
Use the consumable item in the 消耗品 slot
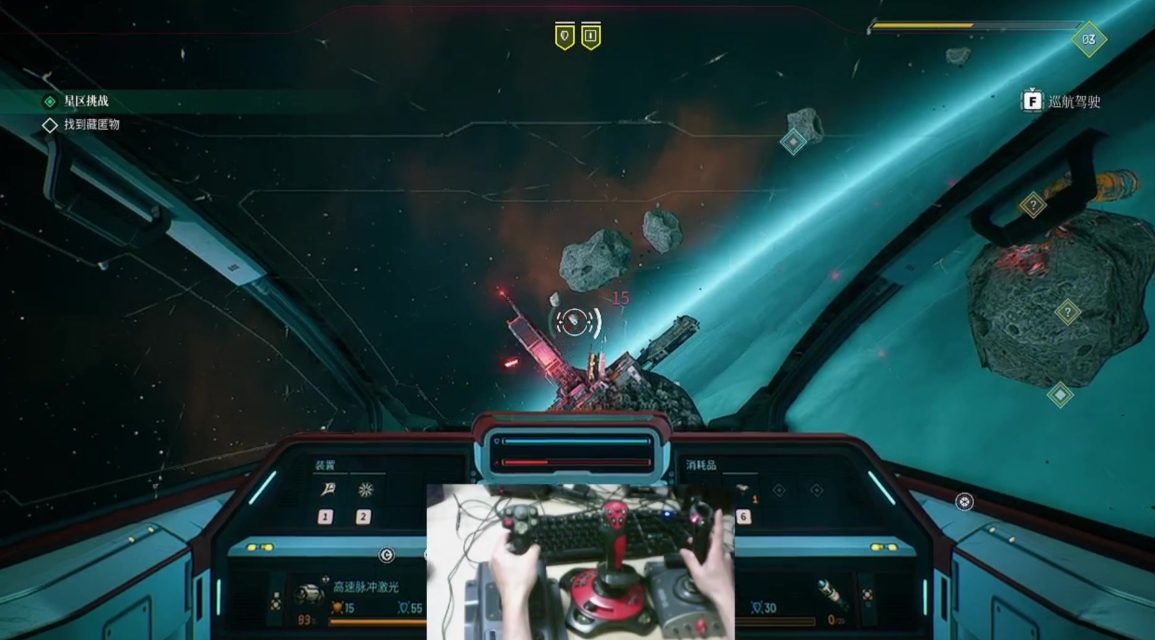[x=743, y=491]
